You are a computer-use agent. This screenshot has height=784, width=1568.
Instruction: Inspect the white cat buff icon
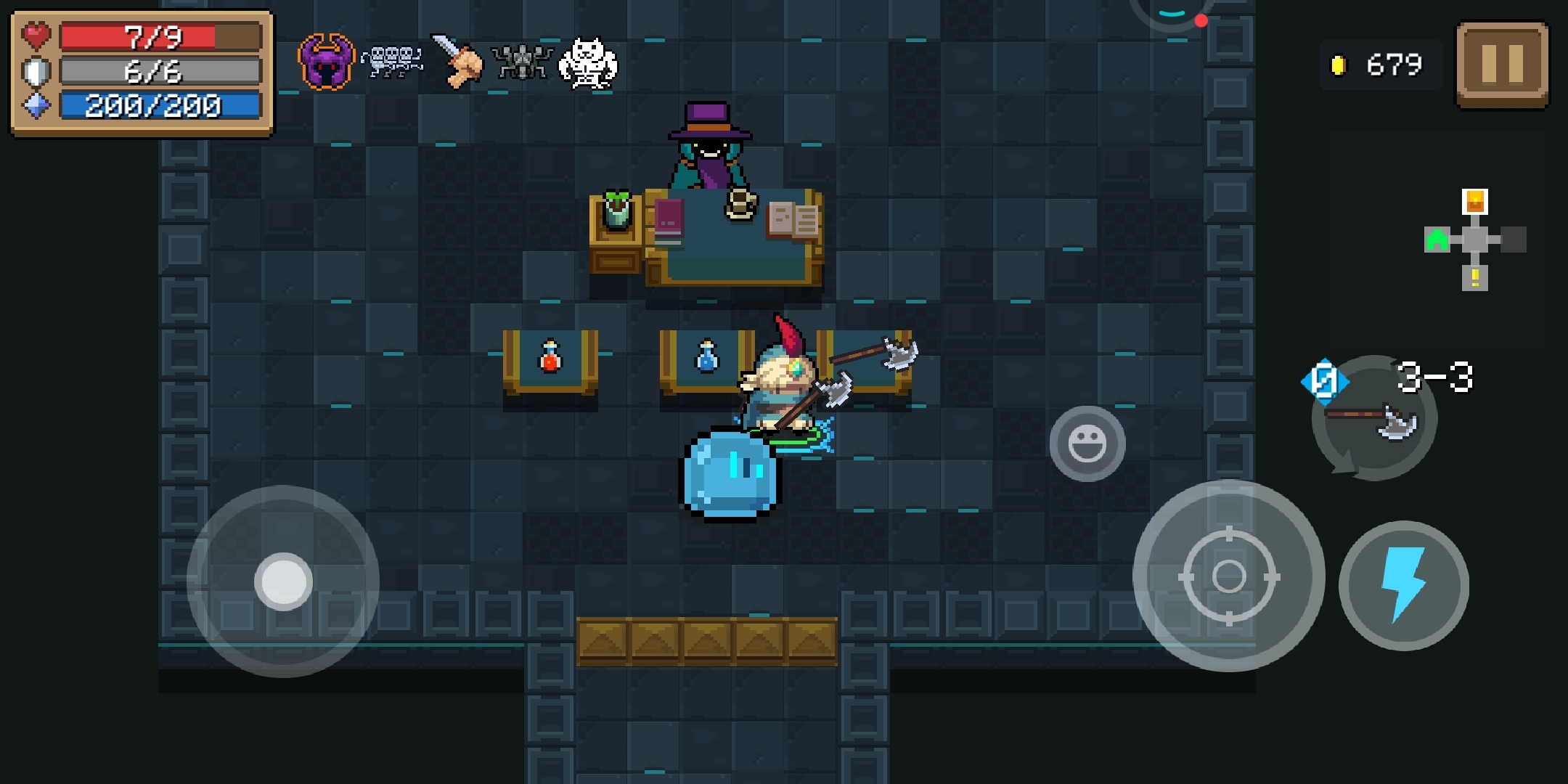pyautogui.click(x=588, y=63)
